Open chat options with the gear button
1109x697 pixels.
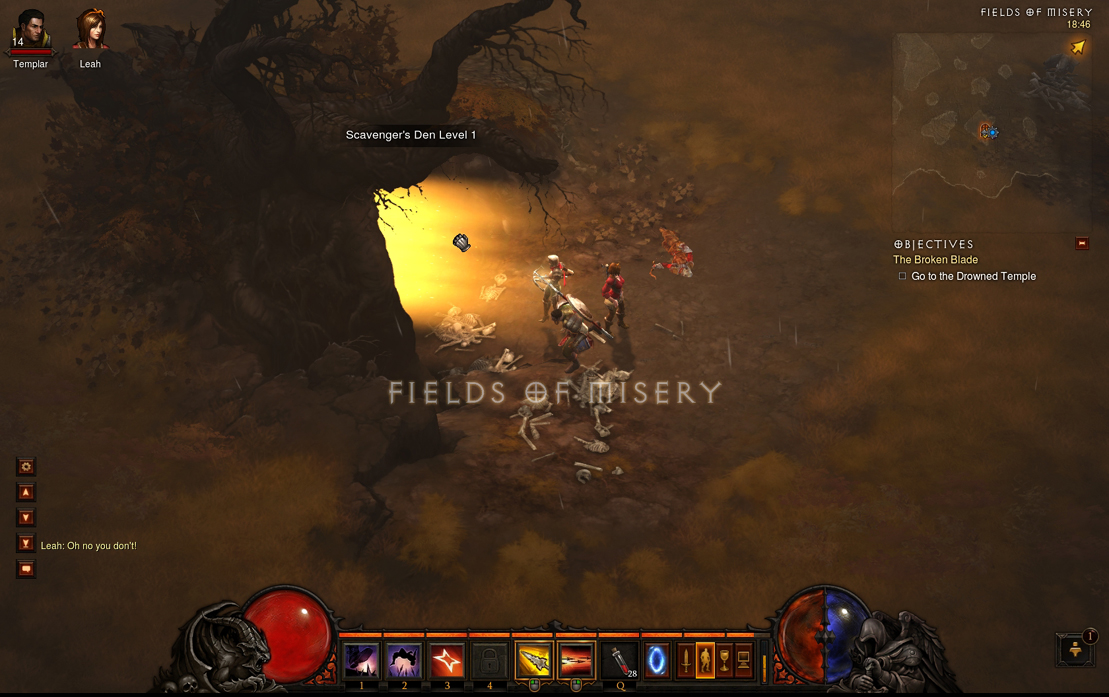point(26,467)
